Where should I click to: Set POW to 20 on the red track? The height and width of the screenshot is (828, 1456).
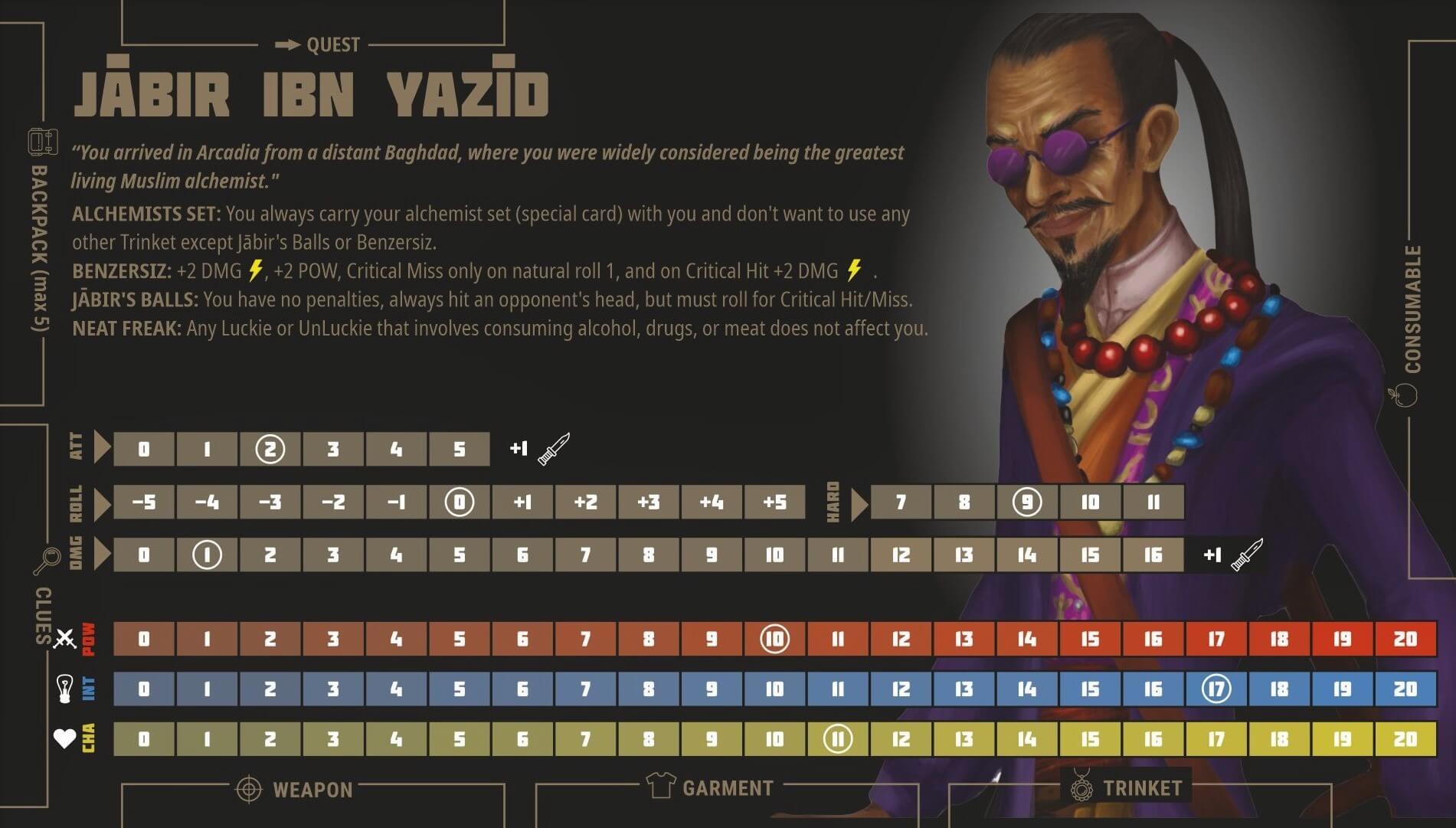pos(1405,639)
